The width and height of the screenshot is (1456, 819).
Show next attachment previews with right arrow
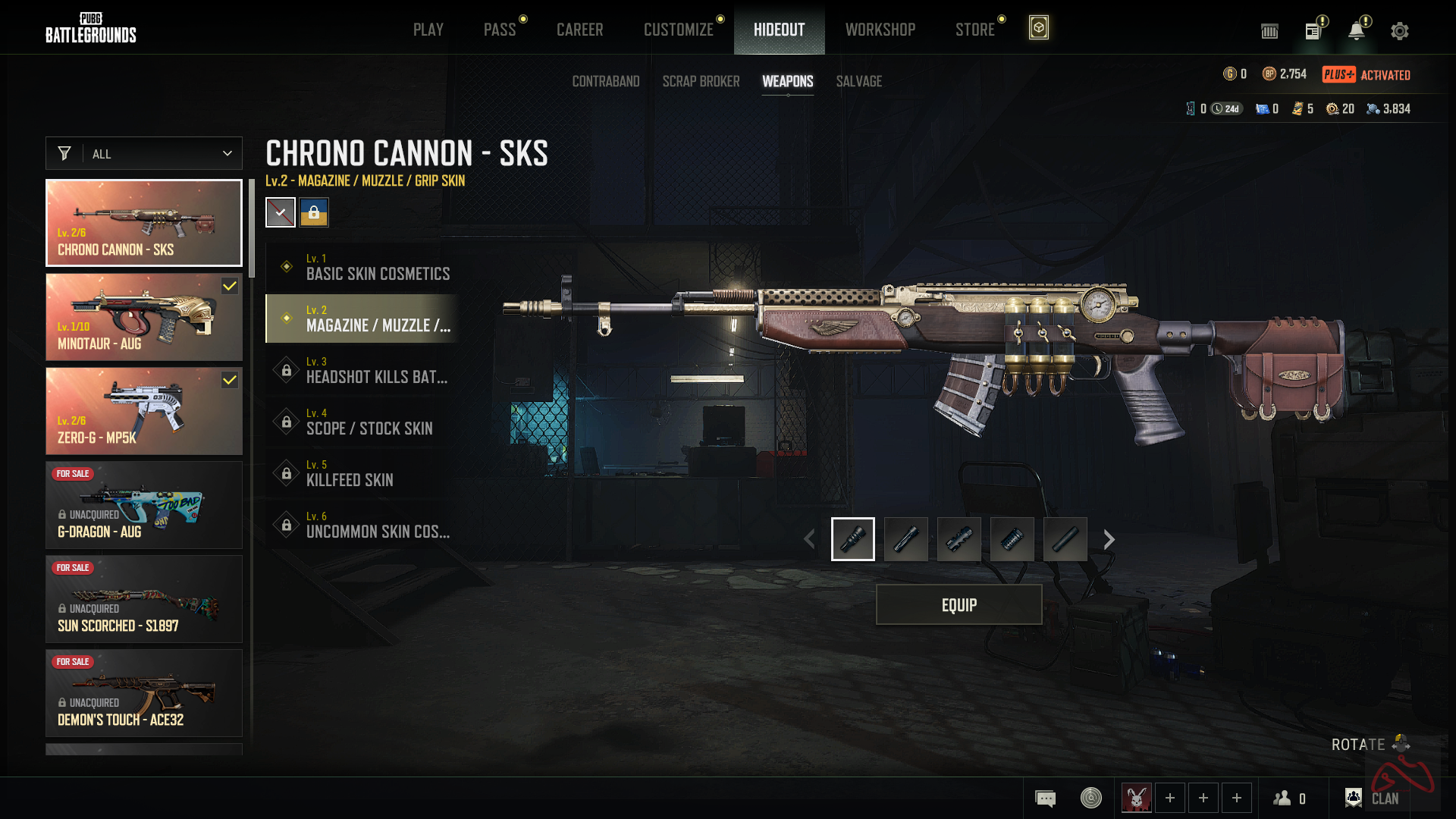pos(1109,539)
